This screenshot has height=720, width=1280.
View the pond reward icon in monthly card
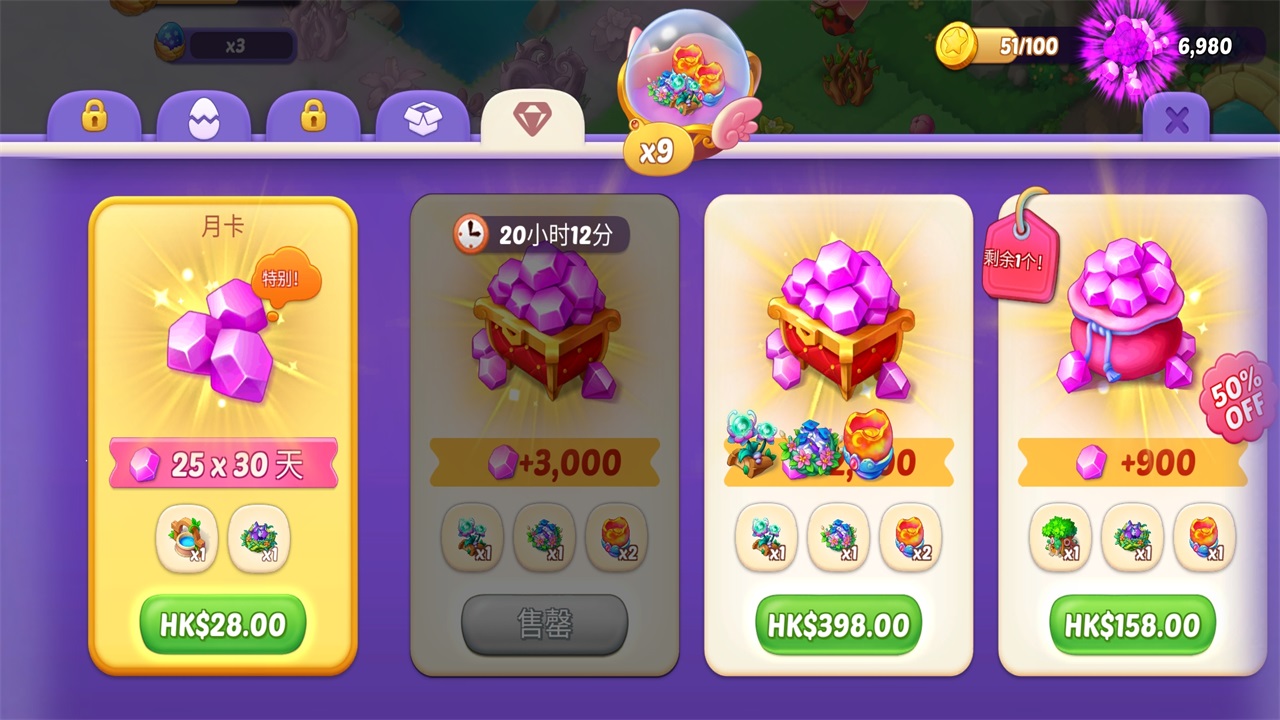click(187, 538)
